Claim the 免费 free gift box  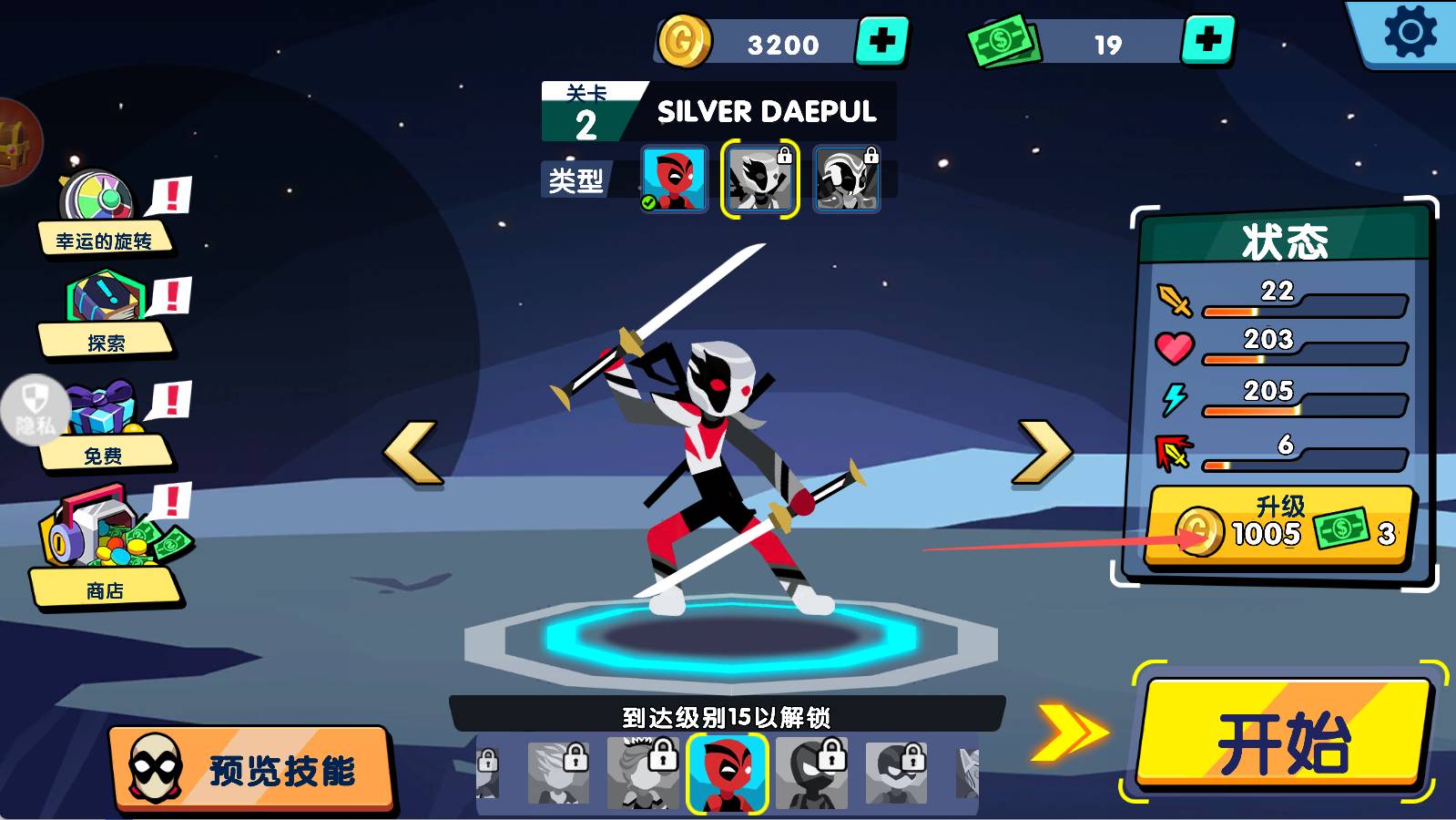(x=104, y=425)
